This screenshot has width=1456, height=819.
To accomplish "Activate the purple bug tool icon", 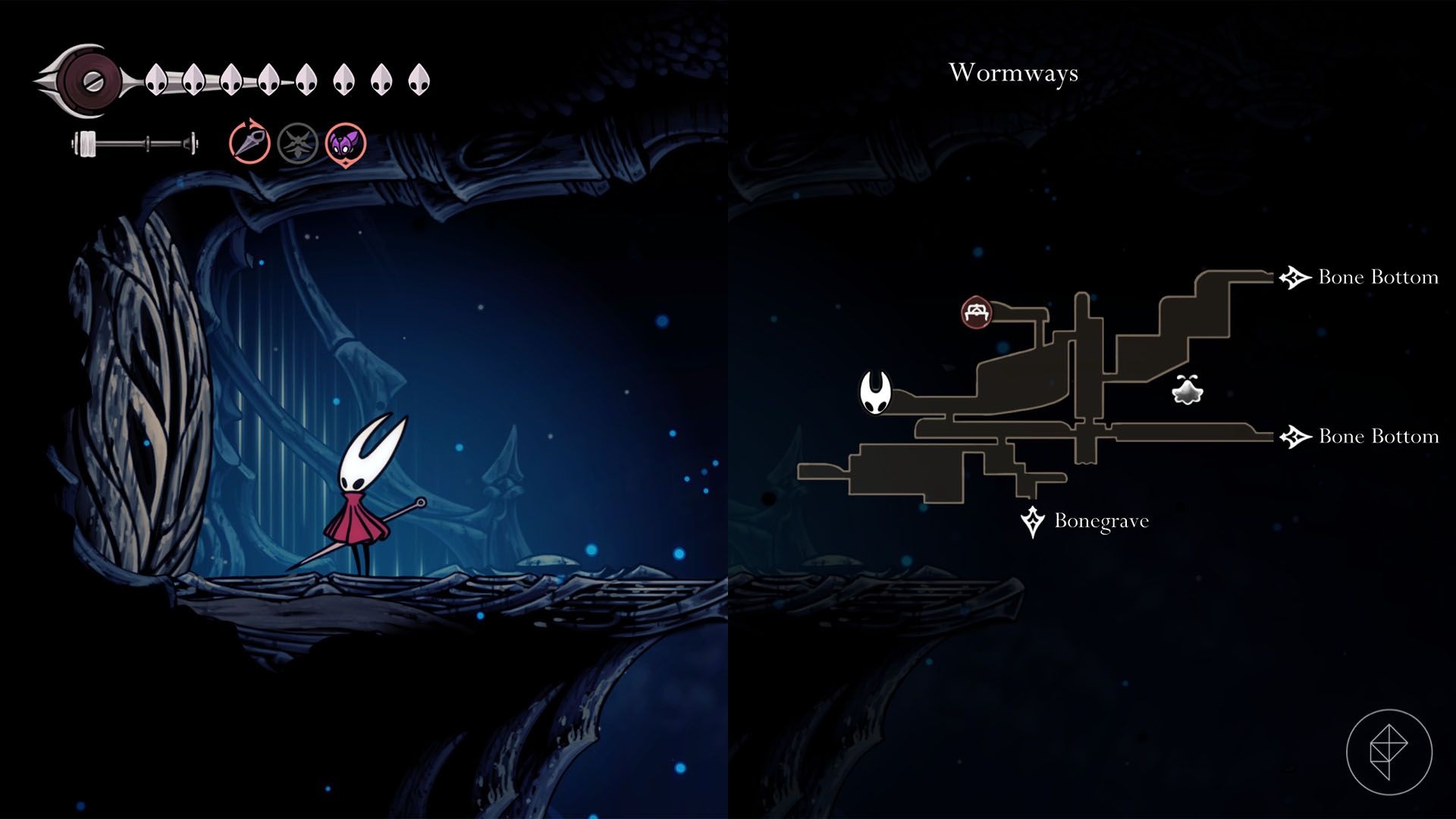I will [x=346, y=143].
